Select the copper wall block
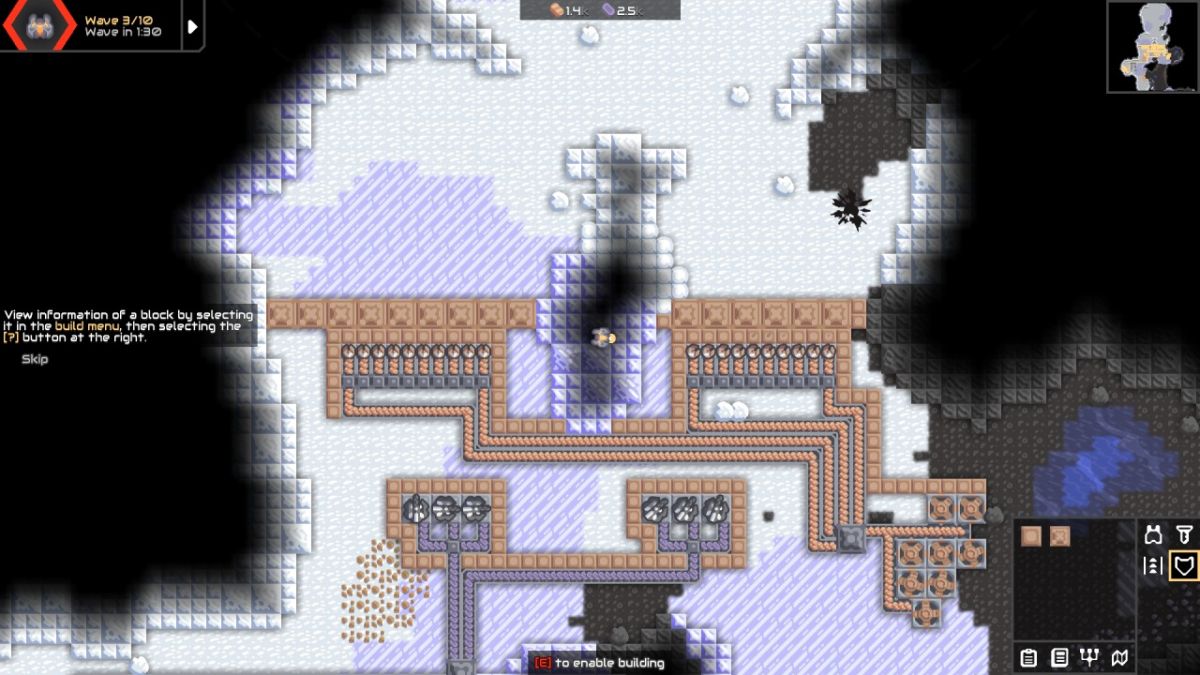Image resolution: width=1200 pixels, height=675 pixels. [x=1031, y=536]
